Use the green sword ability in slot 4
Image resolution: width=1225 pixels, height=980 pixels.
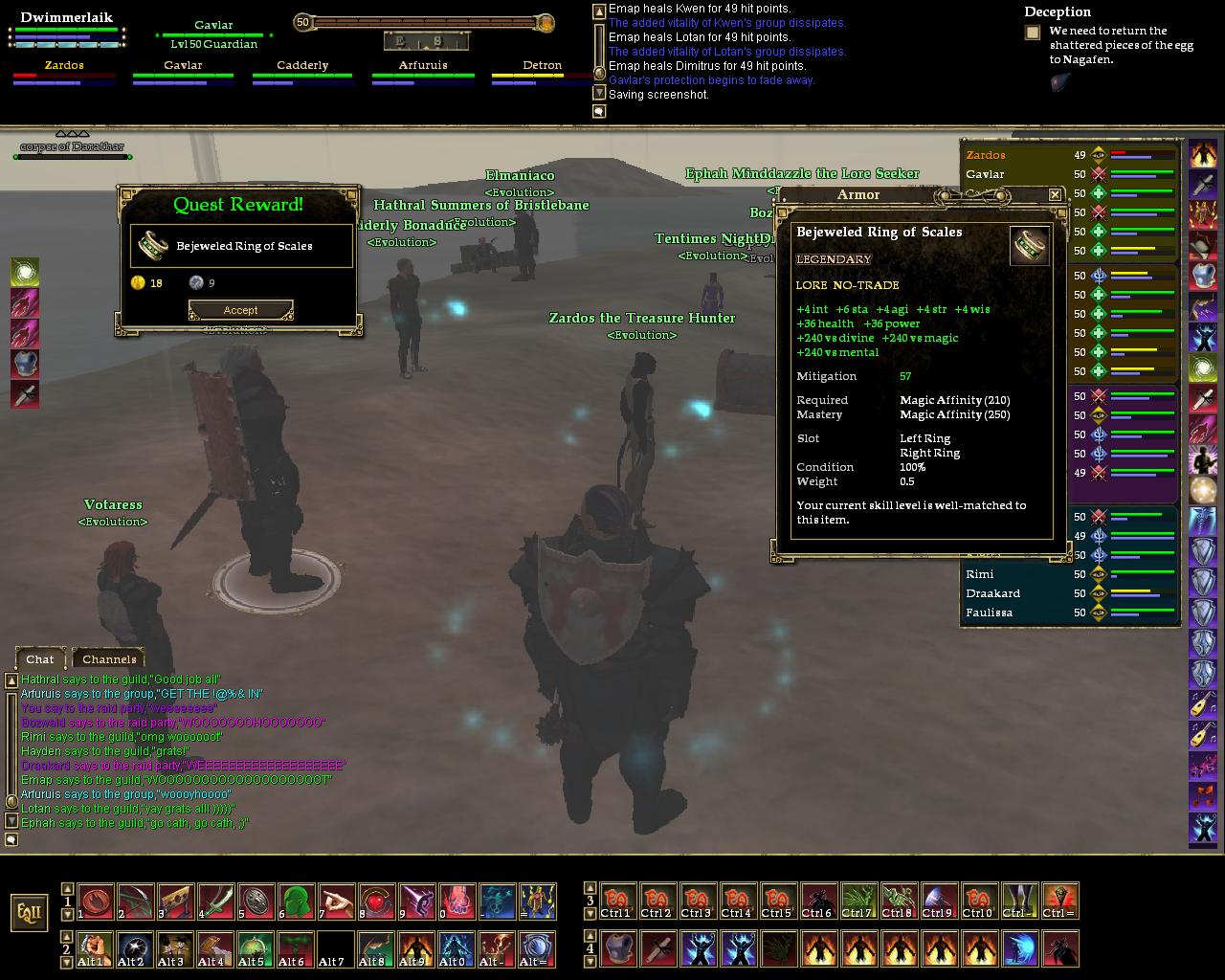216,902
